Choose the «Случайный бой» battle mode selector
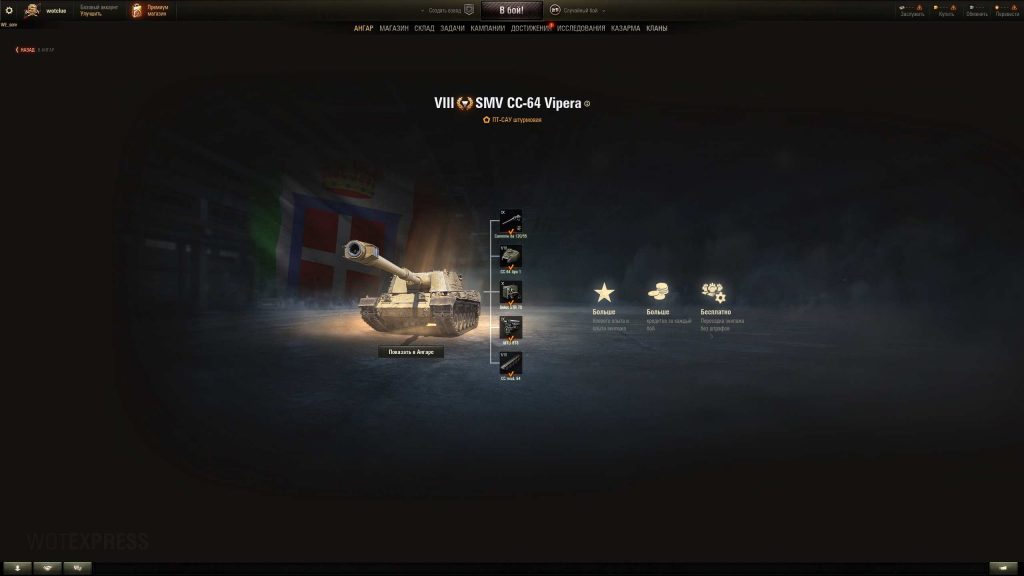This screenshot has width=1024, height=576. point(575,10)
